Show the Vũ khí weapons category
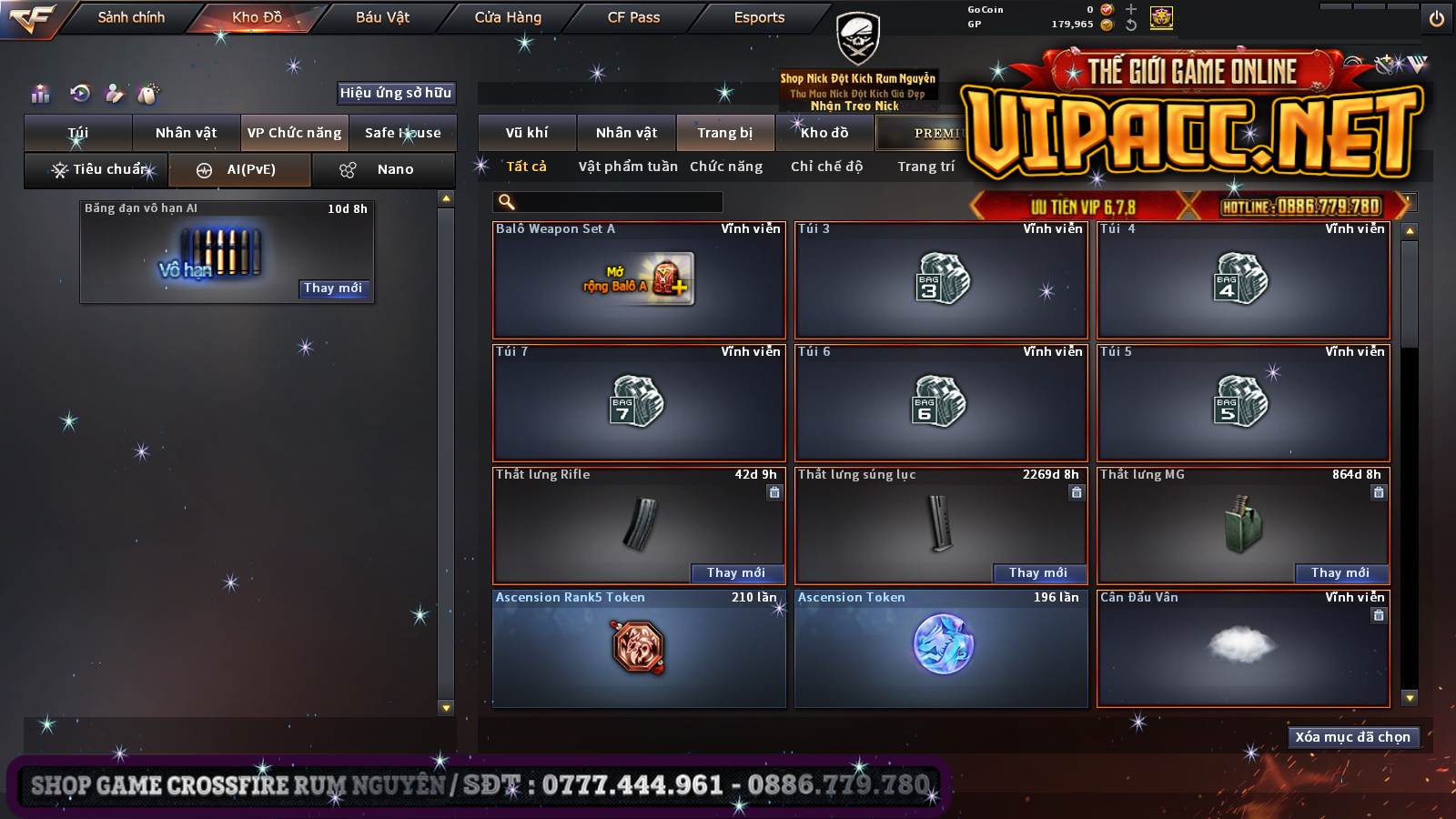Viewport: 1456px width, 819px height. click(x=527, y=133)
